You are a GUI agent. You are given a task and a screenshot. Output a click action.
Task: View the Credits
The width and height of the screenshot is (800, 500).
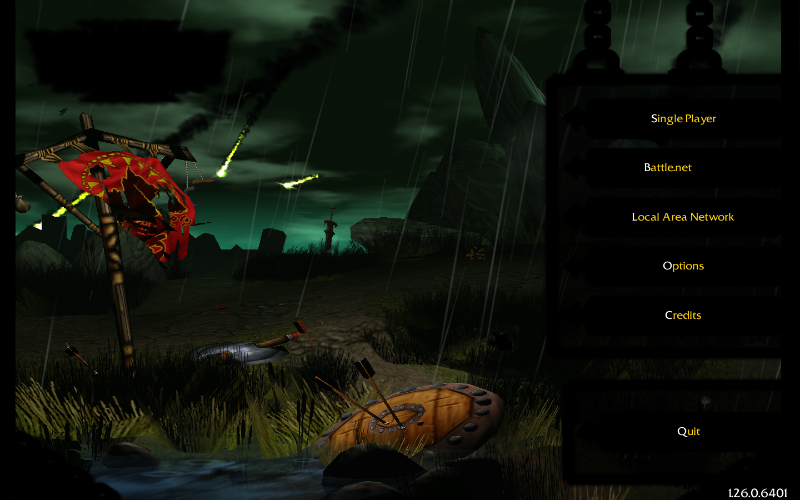683,315
